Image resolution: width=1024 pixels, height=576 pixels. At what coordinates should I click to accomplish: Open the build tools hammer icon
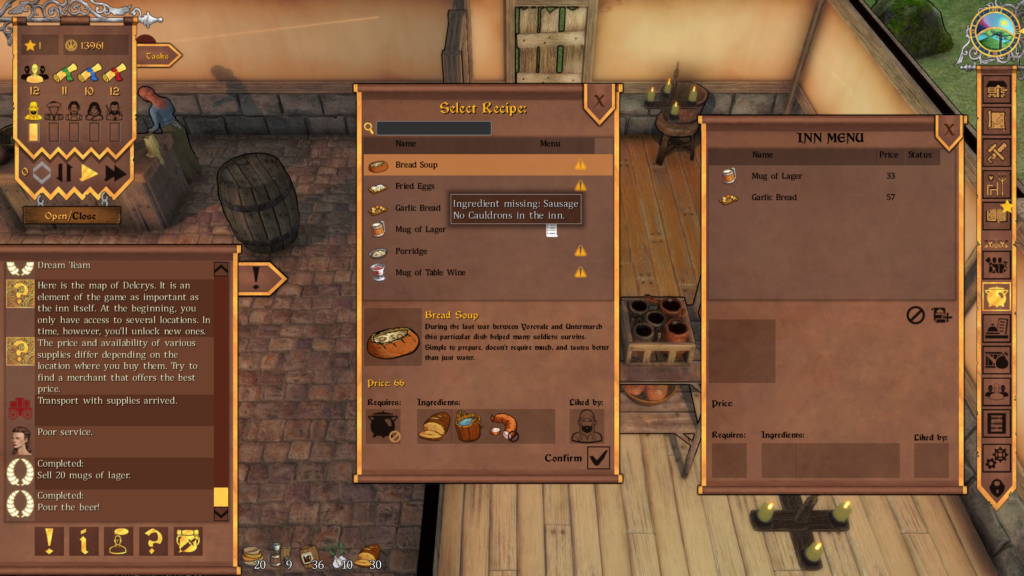(x=996, y=152)
